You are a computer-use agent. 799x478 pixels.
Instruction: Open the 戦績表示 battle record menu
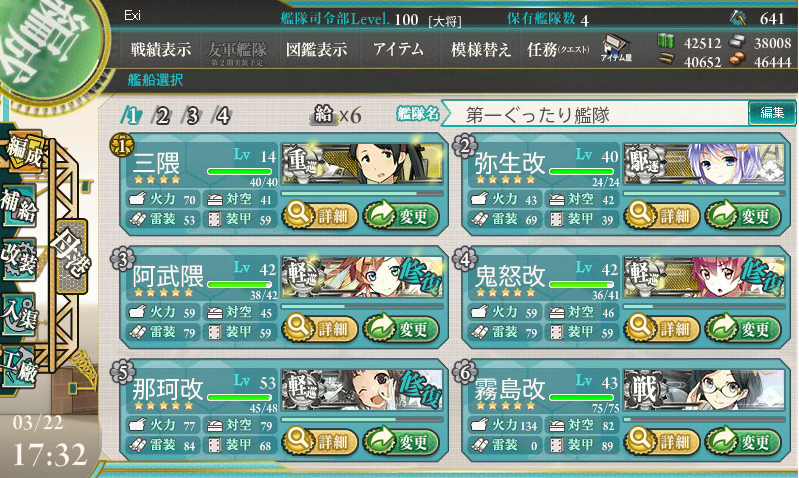[162, 49]
